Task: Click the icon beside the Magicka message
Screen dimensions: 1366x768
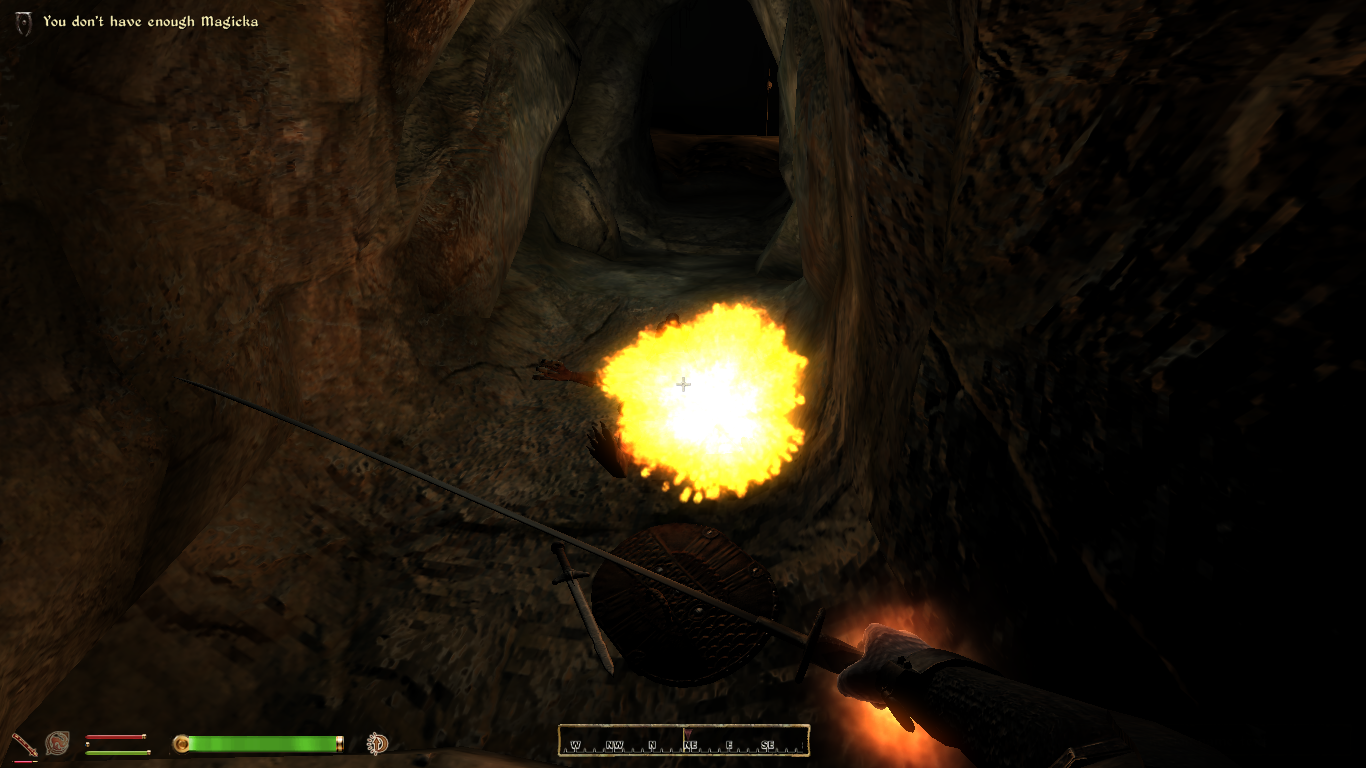Action: click(x=25, y=23)
